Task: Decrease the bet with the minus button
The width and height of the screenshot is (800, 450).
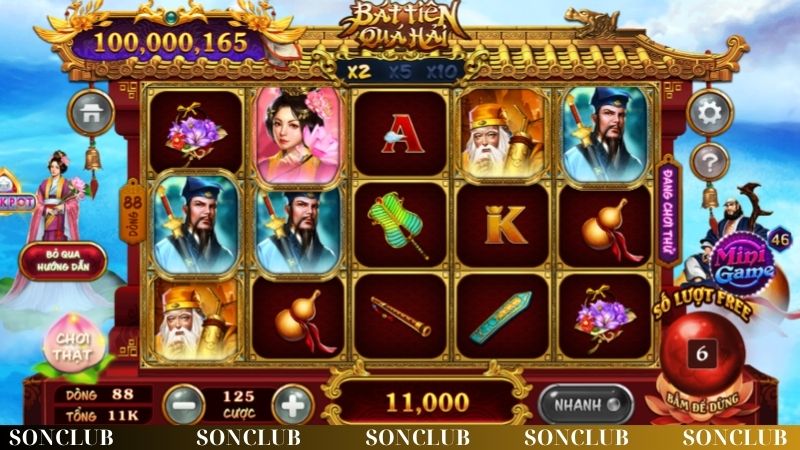Action: coord(180,404)
